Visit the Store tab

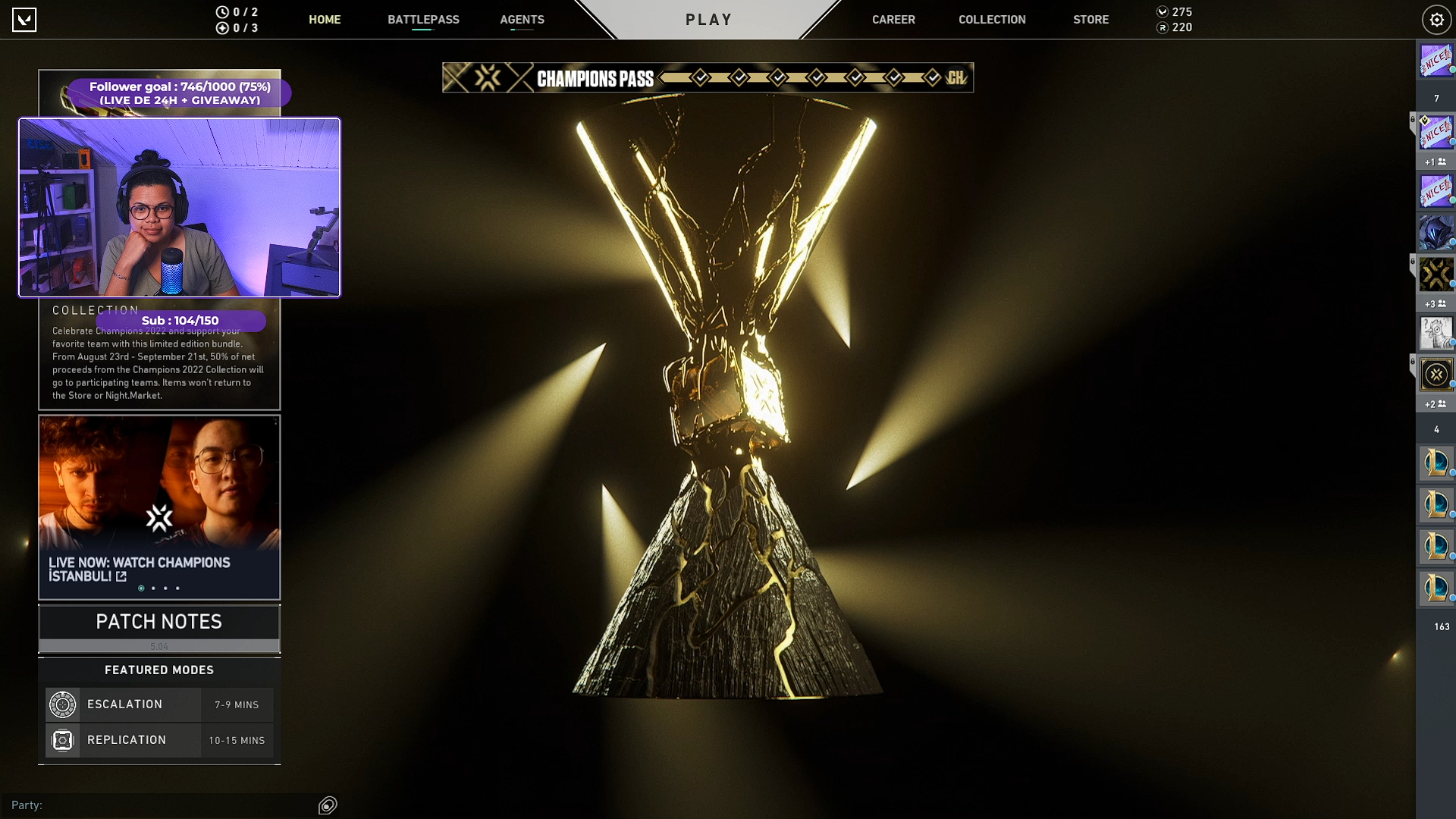coord(1090,20)
